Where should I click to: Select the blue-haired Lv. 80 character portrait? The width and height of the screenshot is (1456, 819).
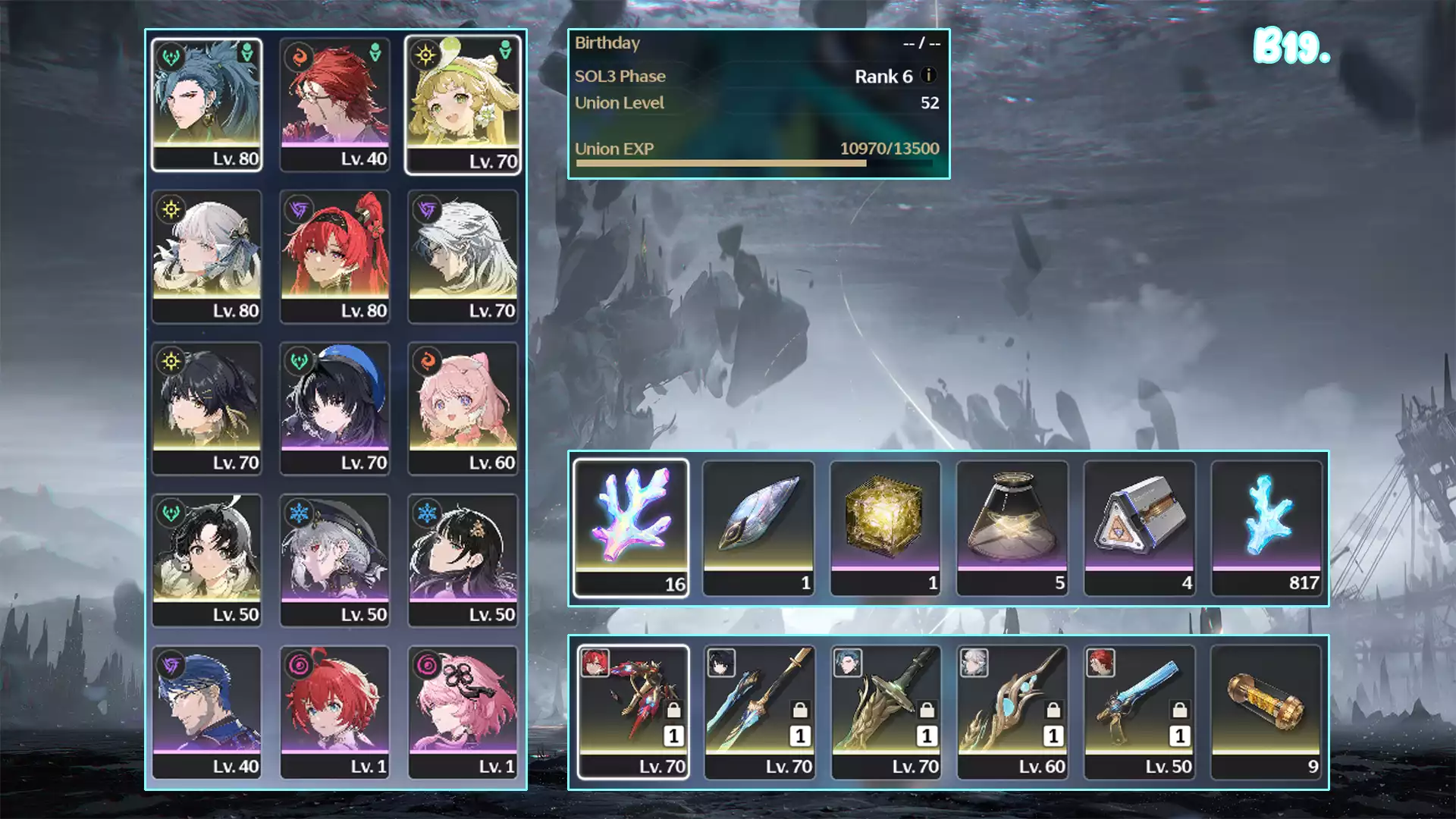point(206,105)
